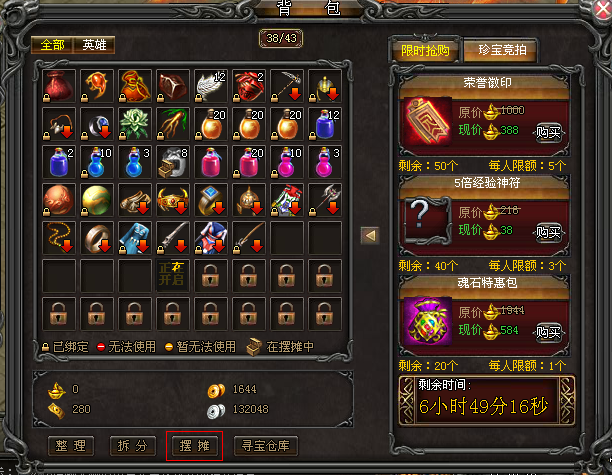Image resolution: width=612 pixels, height=475 pixels.
Task: Select the horned golden helmet item
Action: [173, 199]
